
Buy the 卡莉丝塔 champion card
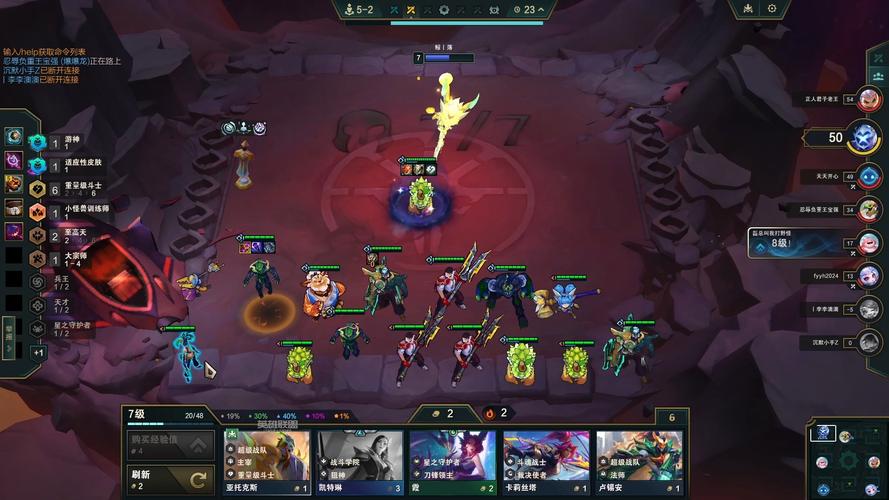click(x=546, y=463)
